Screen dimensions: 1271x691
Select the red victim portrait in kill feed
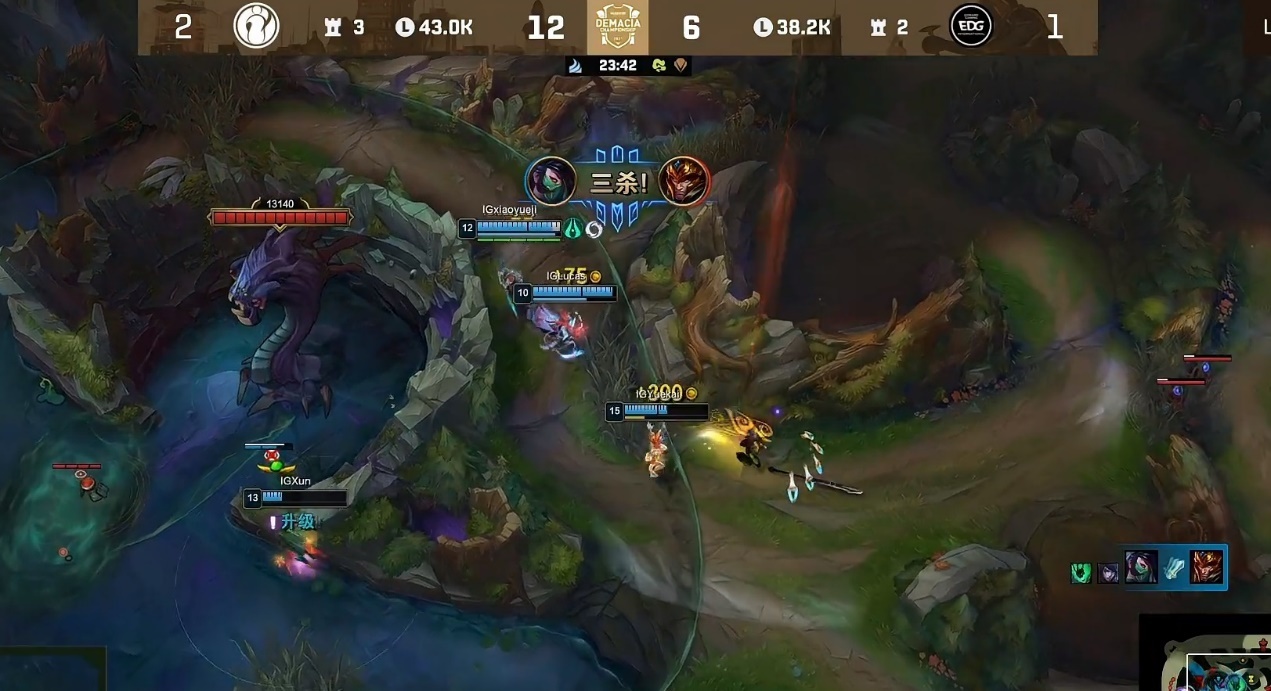pyautogui.click(x=1207, y=567)
